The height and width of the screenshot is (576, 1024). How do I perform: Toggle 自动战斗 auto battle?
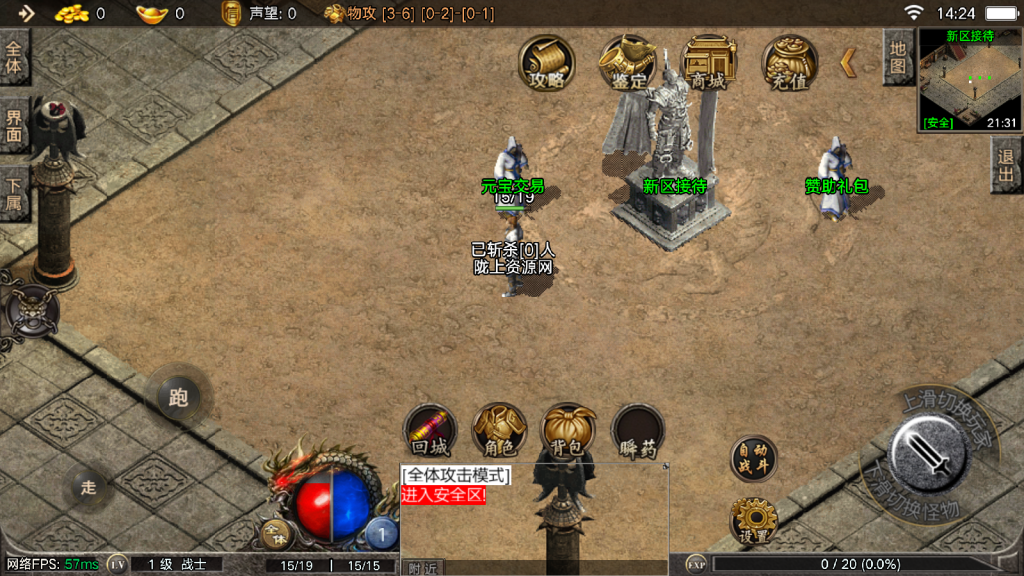[753, 456]
